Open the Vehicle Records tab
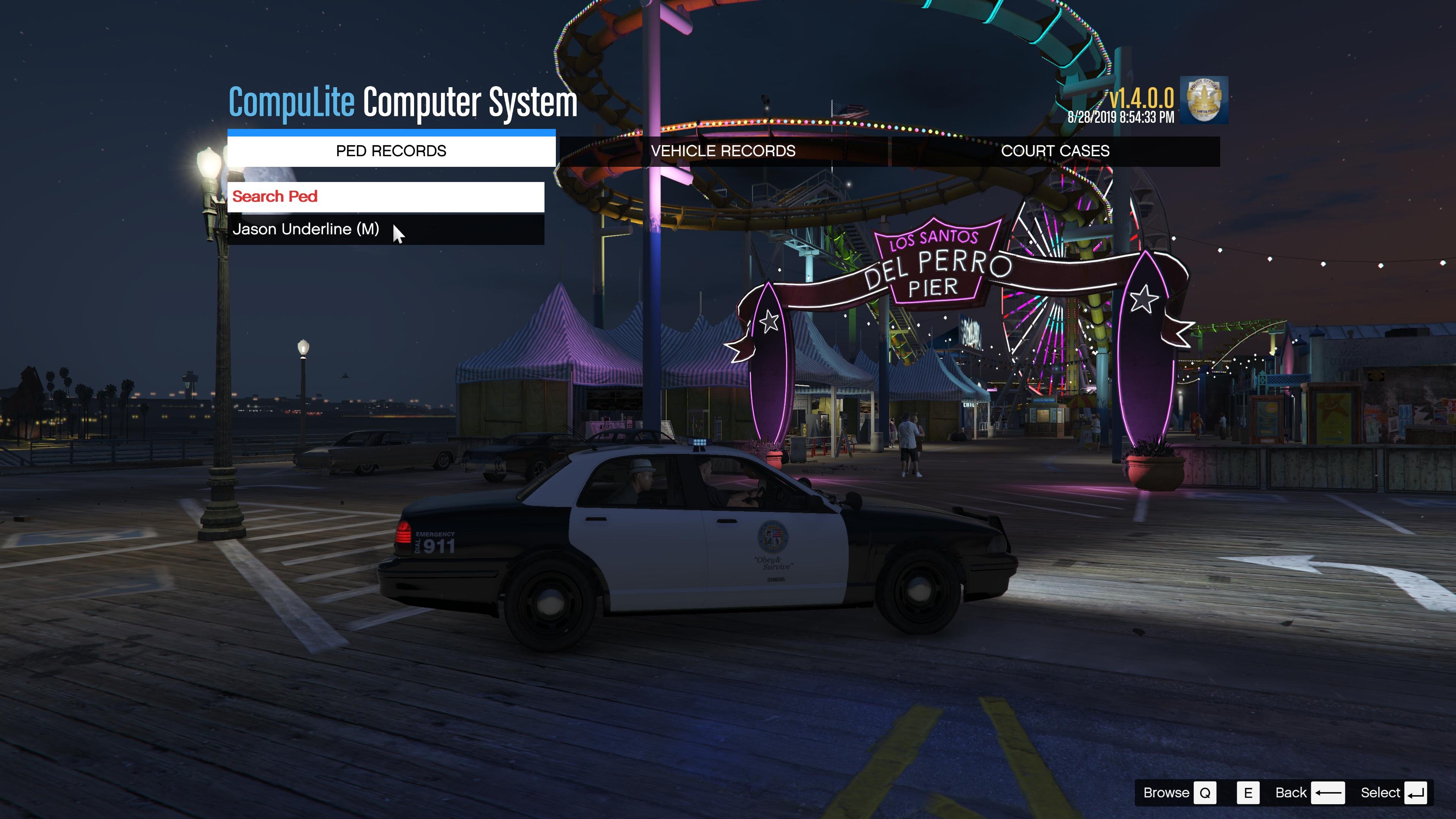This screenshot has width=1456, height=819. tap(723, 151)
